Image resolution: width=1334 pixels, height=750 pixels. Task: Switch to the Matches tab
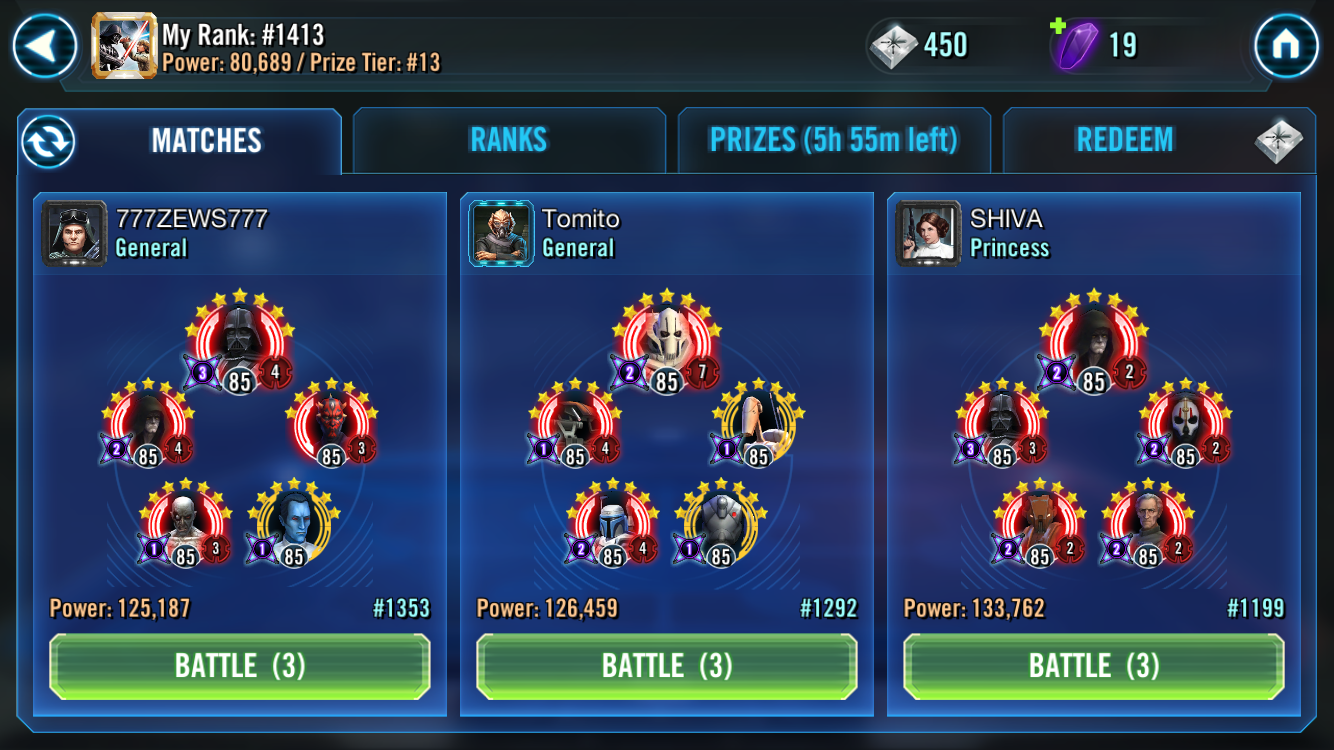(x=206, y=140)
